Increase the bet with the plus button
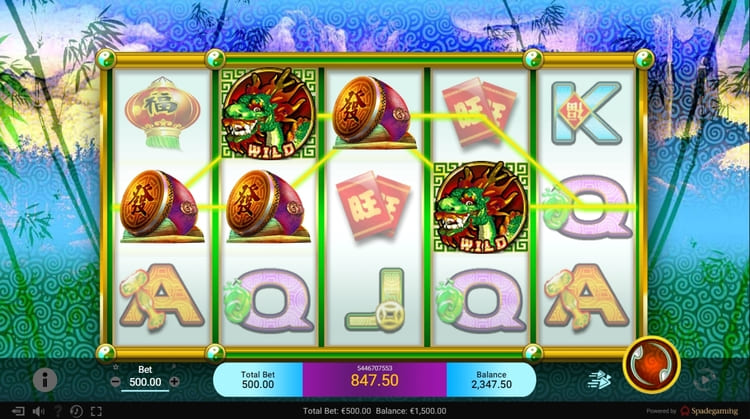Viewport: 750px width, 419px height. pos(175,381)
